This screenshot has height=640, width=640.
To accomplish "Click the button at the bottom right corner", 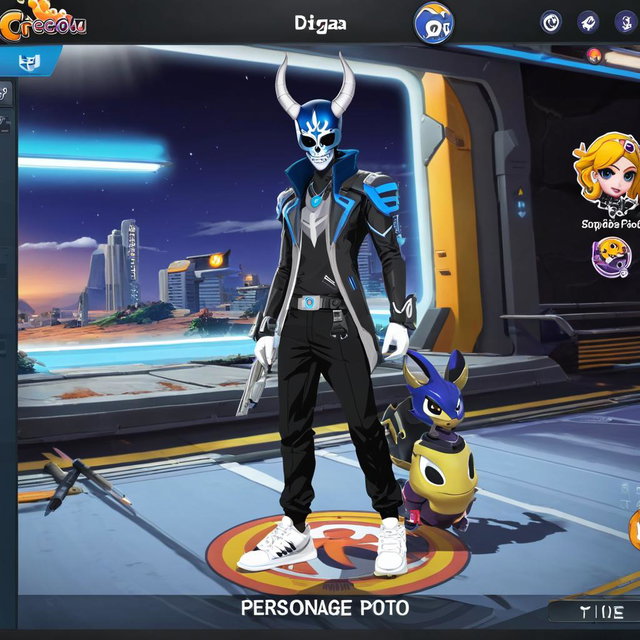I will [593, 612].
